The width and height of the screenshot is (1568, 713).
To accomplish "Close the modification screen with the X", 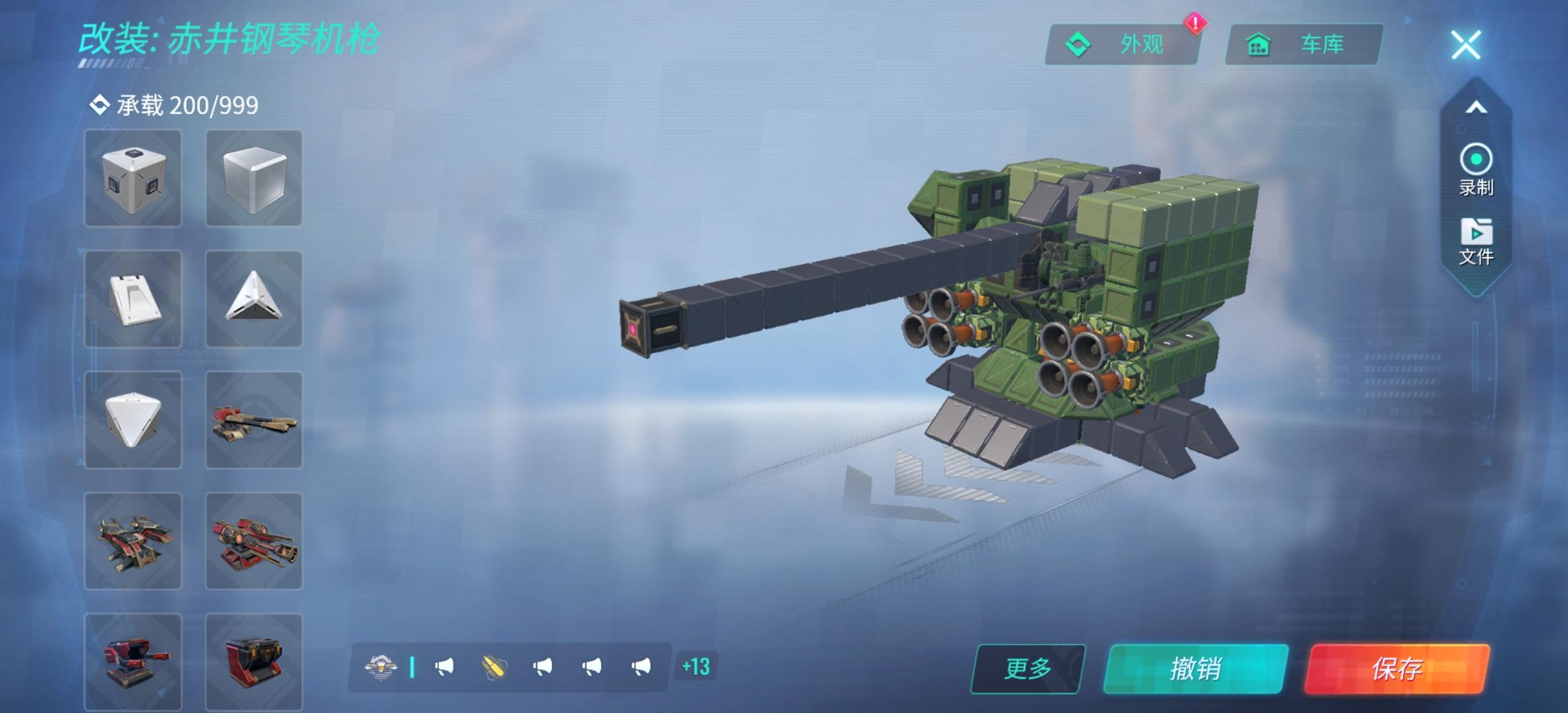I will click(1466, 45).
